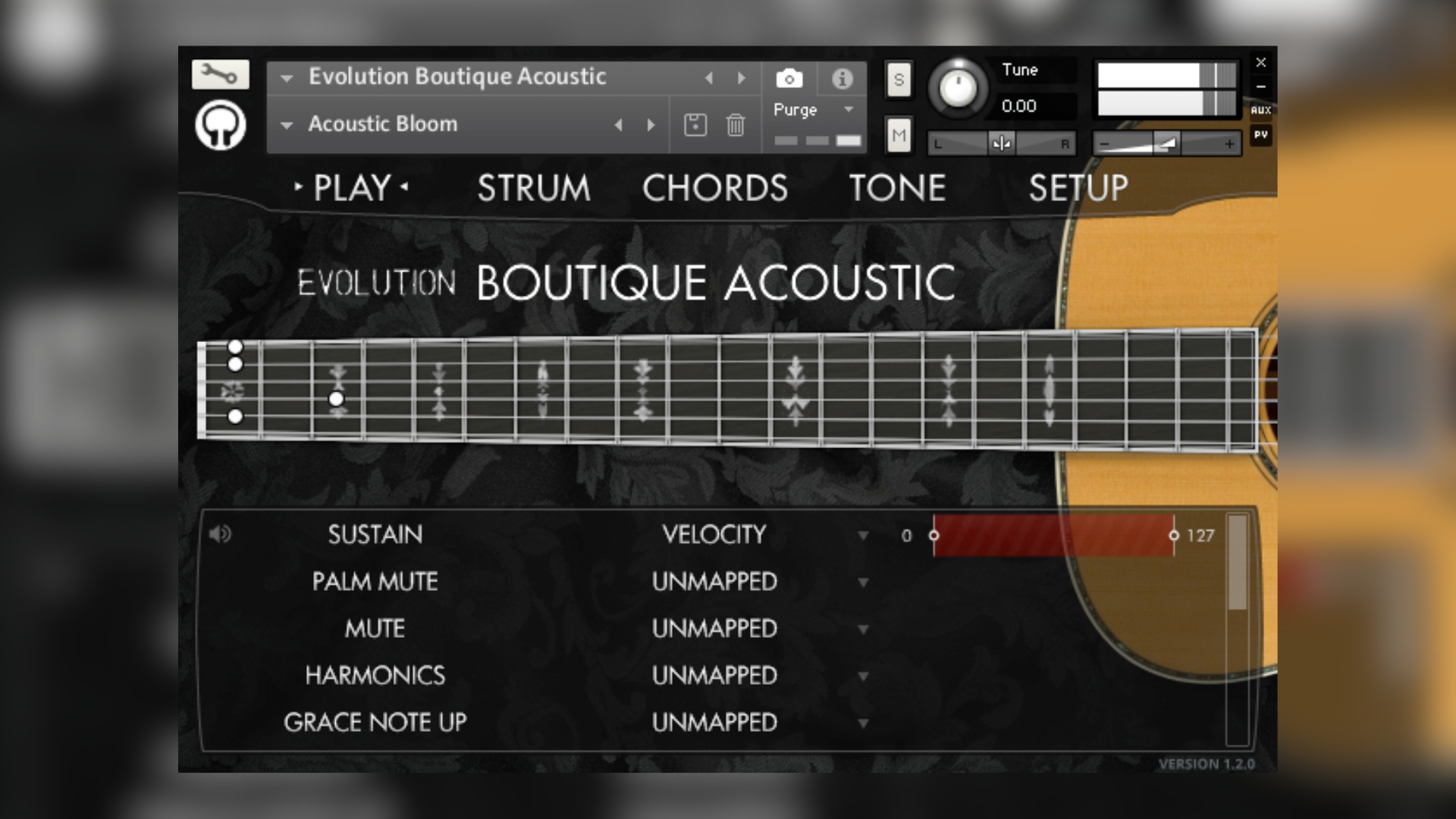Open the SETUP page

tap(1078, 187)
